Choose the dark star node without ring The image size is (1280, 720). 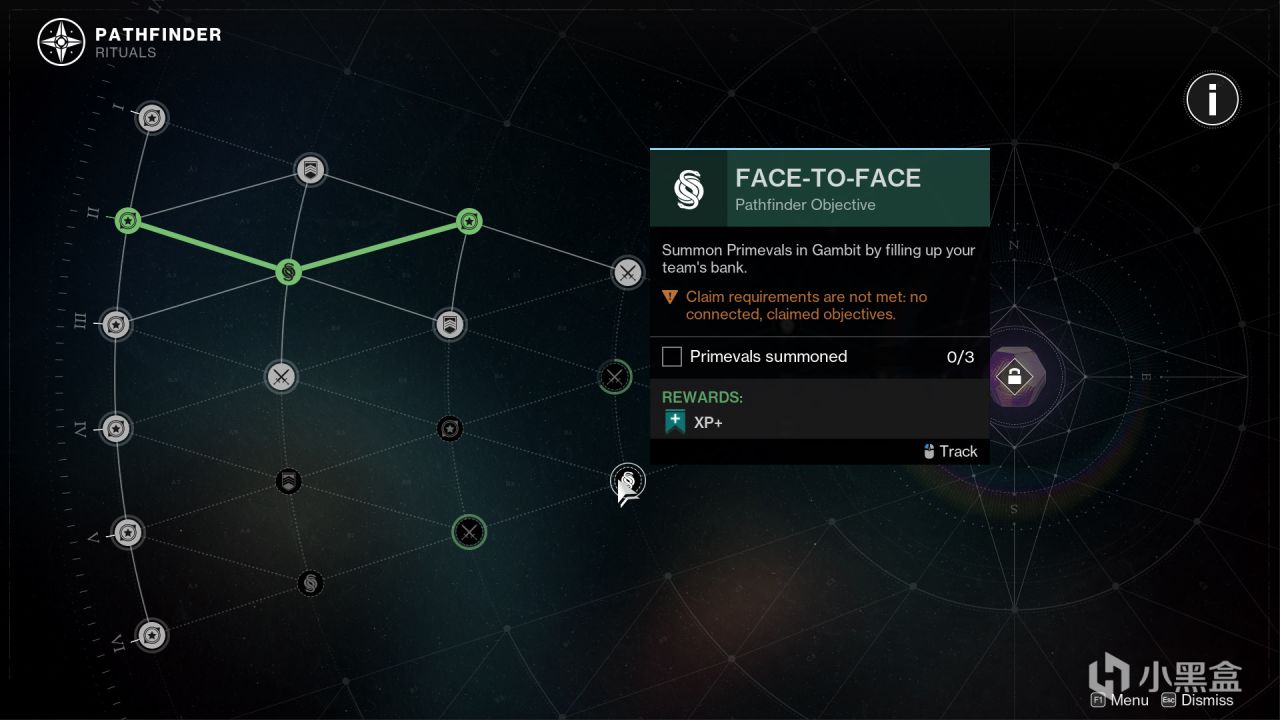[x=450, y=429]
